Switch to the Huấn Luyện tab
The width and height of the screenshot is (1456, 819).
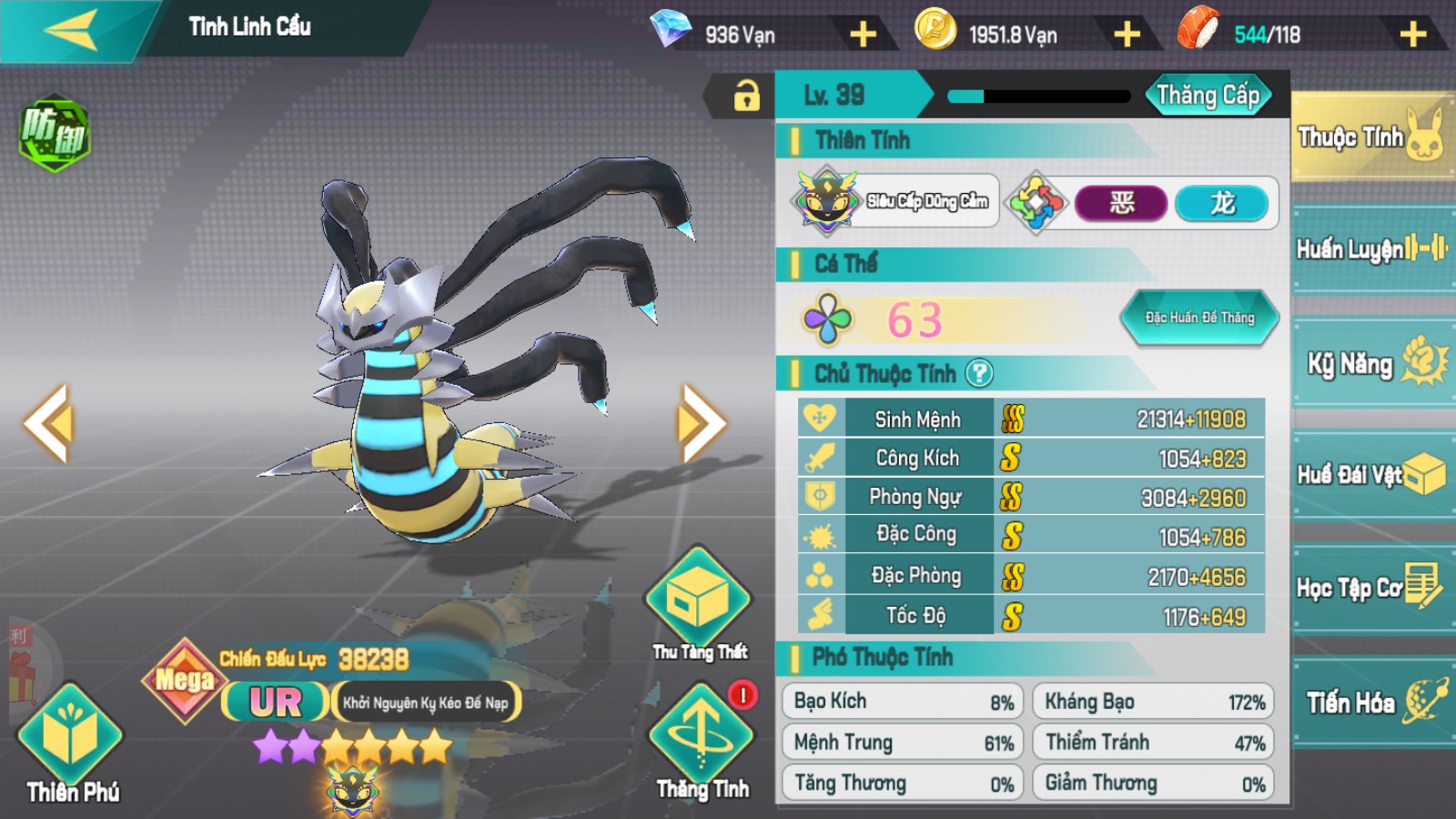pos(1371,248)
